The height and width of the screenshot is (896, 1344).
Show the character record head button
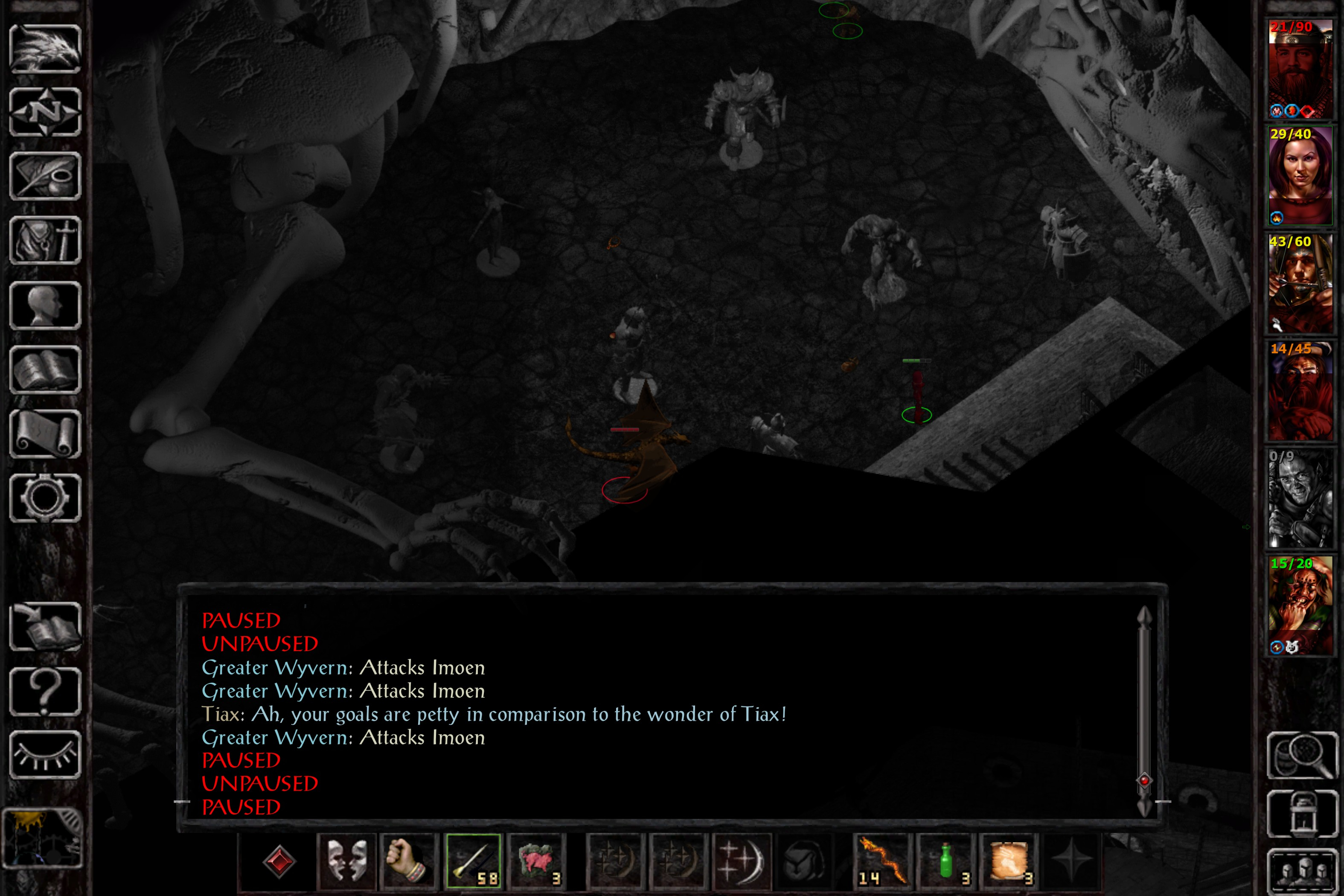click(45, 305)
